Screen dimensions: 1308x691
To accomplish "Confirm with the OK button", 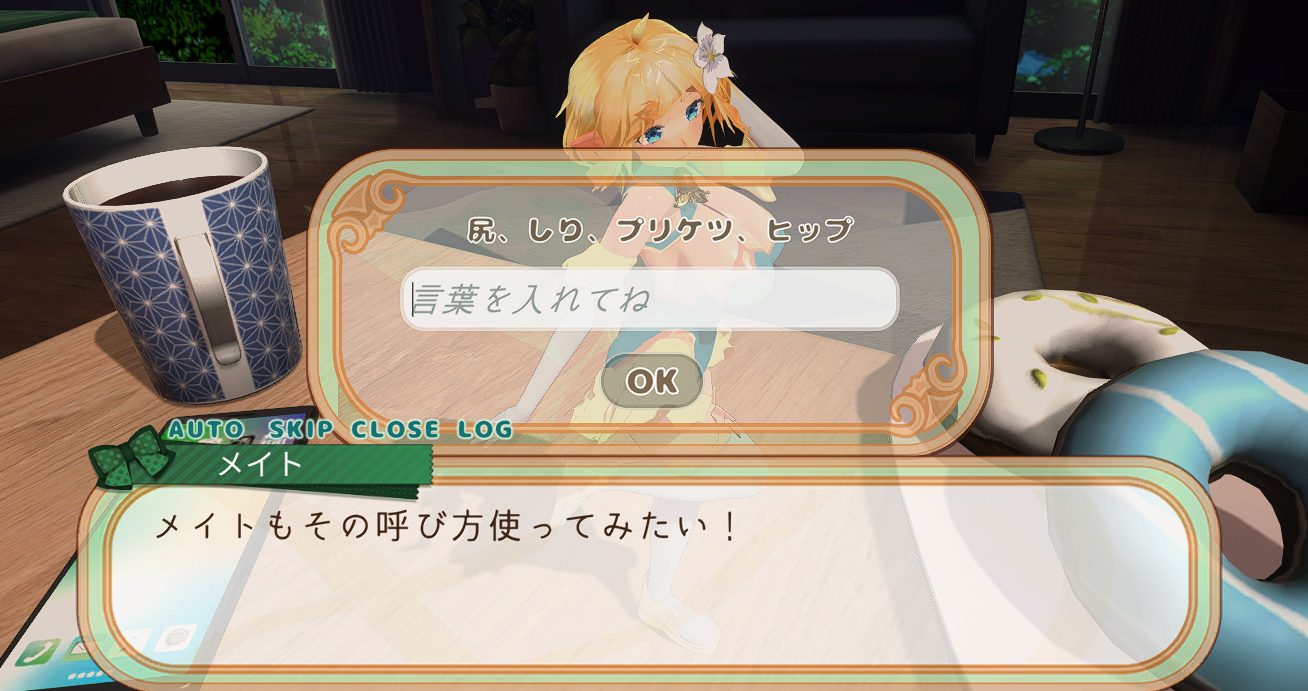I will tap(651, 380).
